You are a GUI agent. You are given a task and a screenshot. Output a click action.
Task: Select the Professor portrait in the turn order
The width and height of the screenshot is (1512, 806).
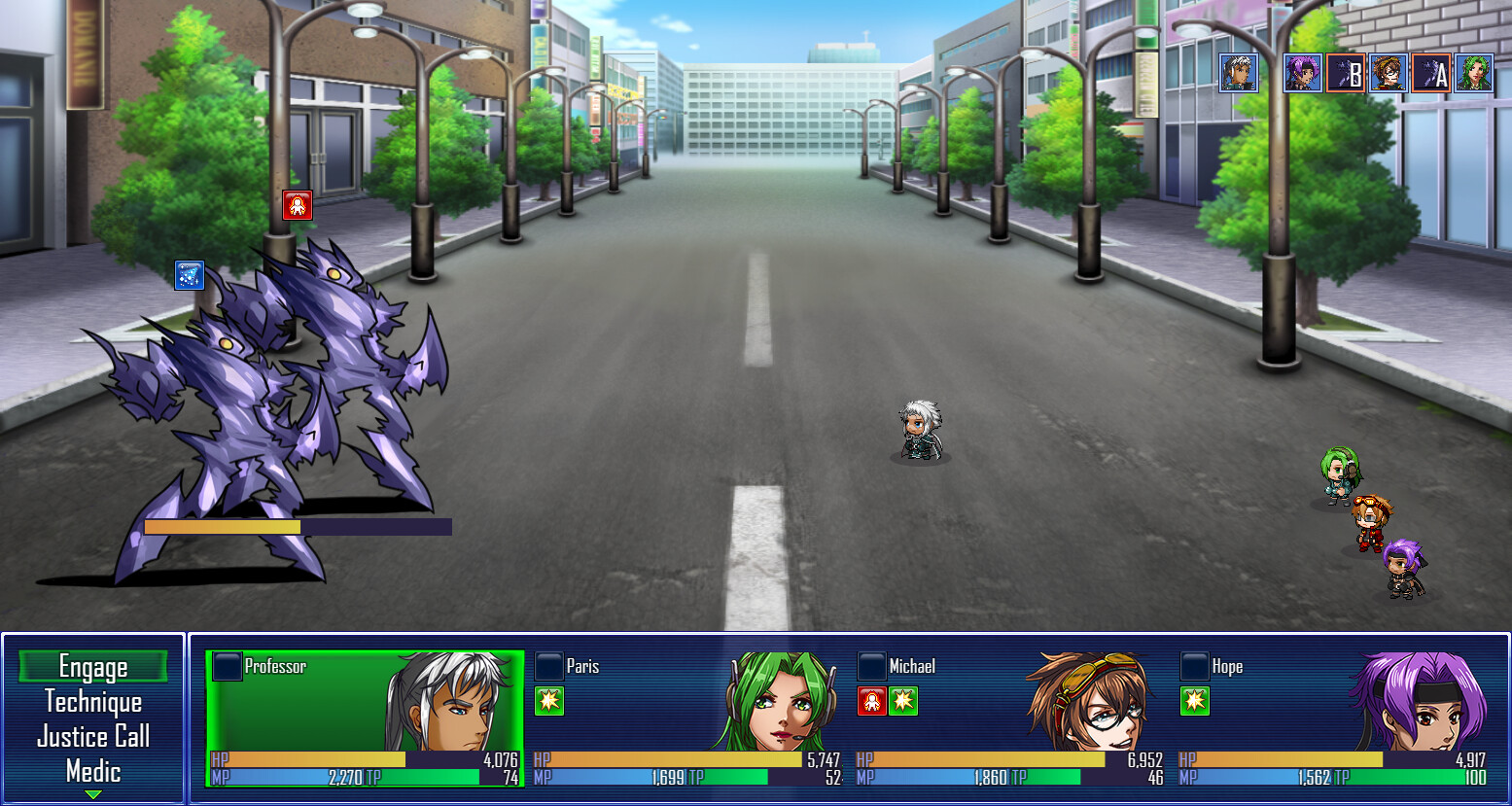[1238, 72]
